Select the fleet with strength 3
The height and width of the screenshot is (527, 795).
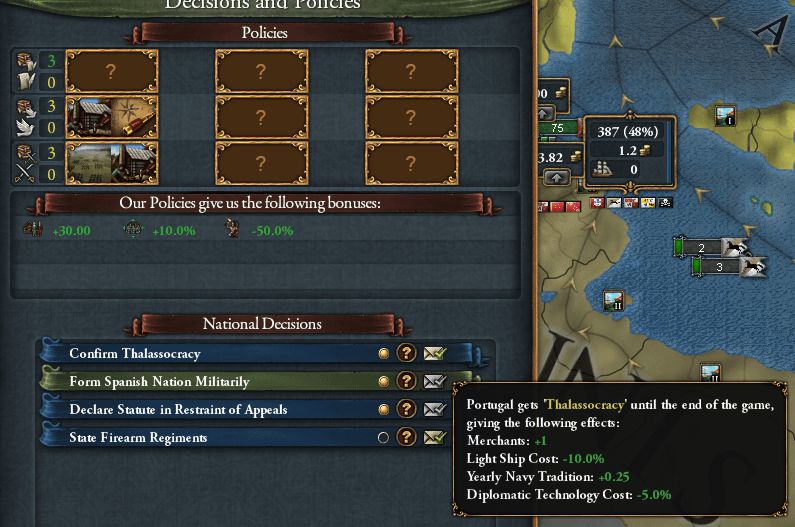(x=721, y=267)
